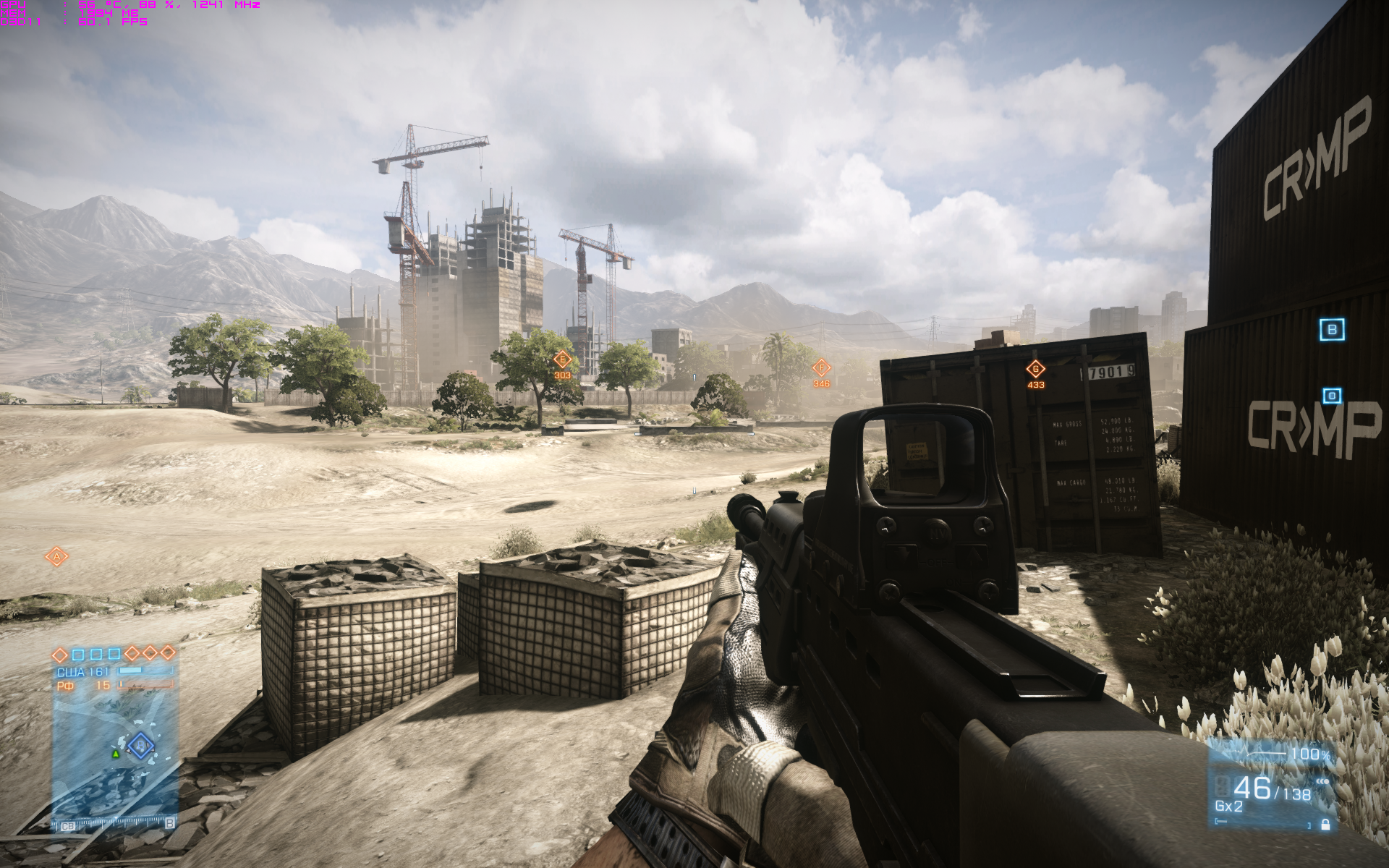Image resolution: width=1389 pixels, height=868 pixels.
Task: Click the orange A objective marker
Action: tap(56, 556)
